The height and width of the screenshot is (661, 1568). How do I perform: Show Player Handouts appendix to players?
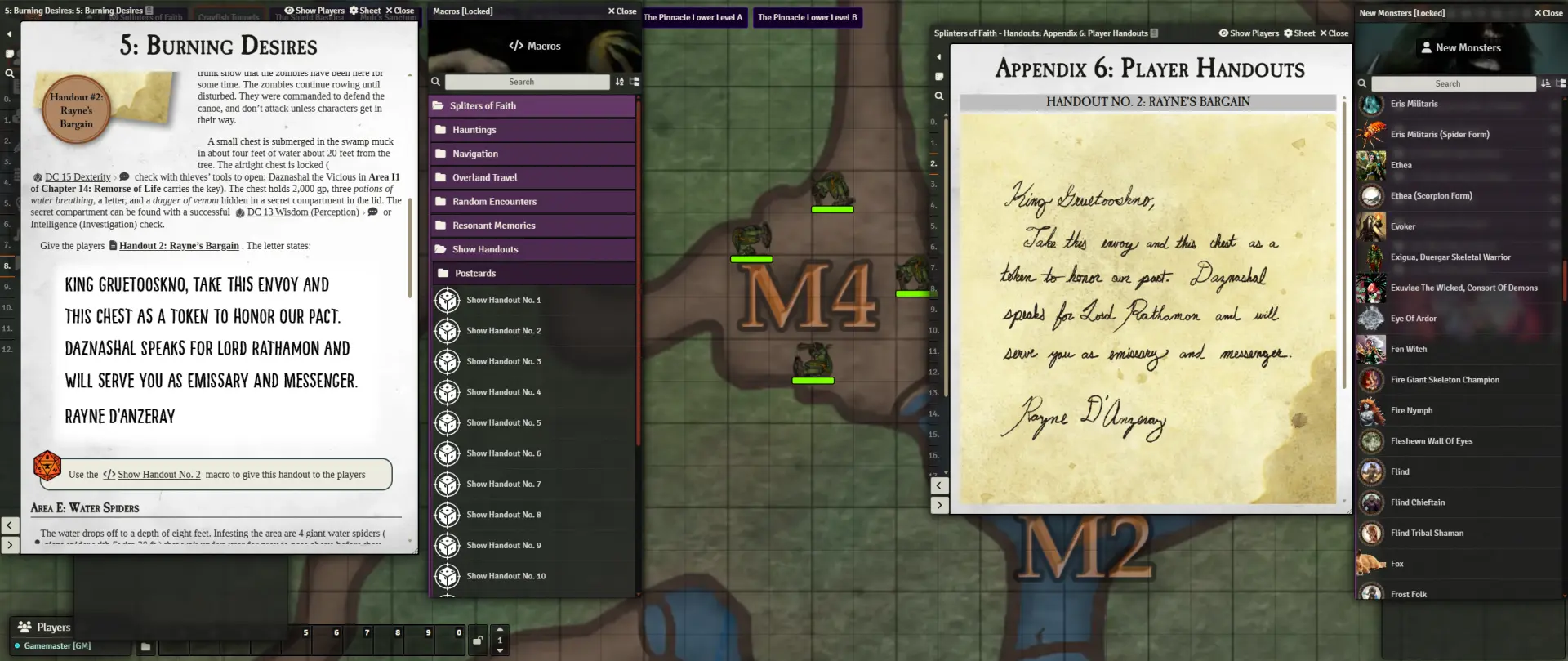(1249, 33)
